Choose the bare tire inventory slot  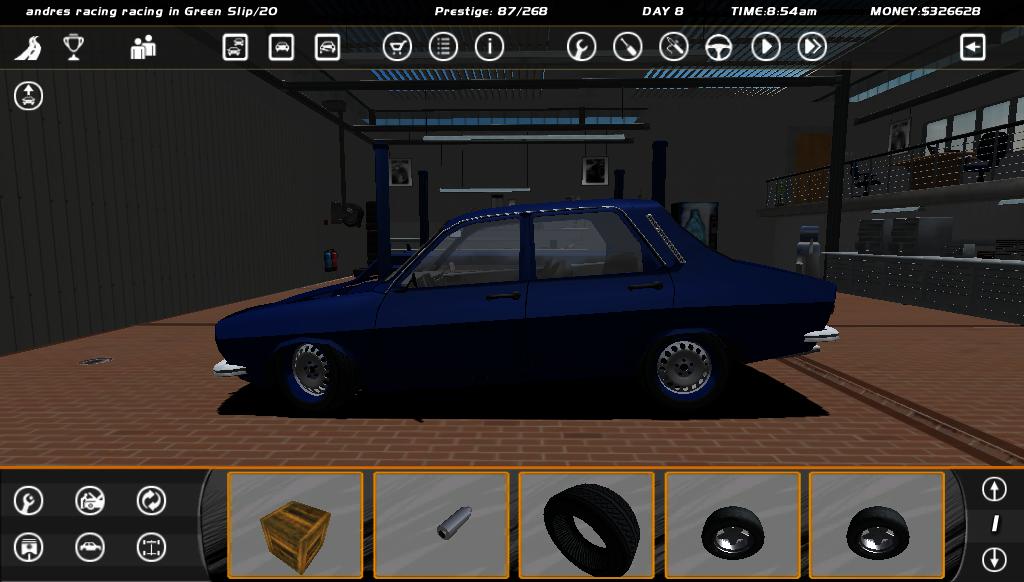586,525
